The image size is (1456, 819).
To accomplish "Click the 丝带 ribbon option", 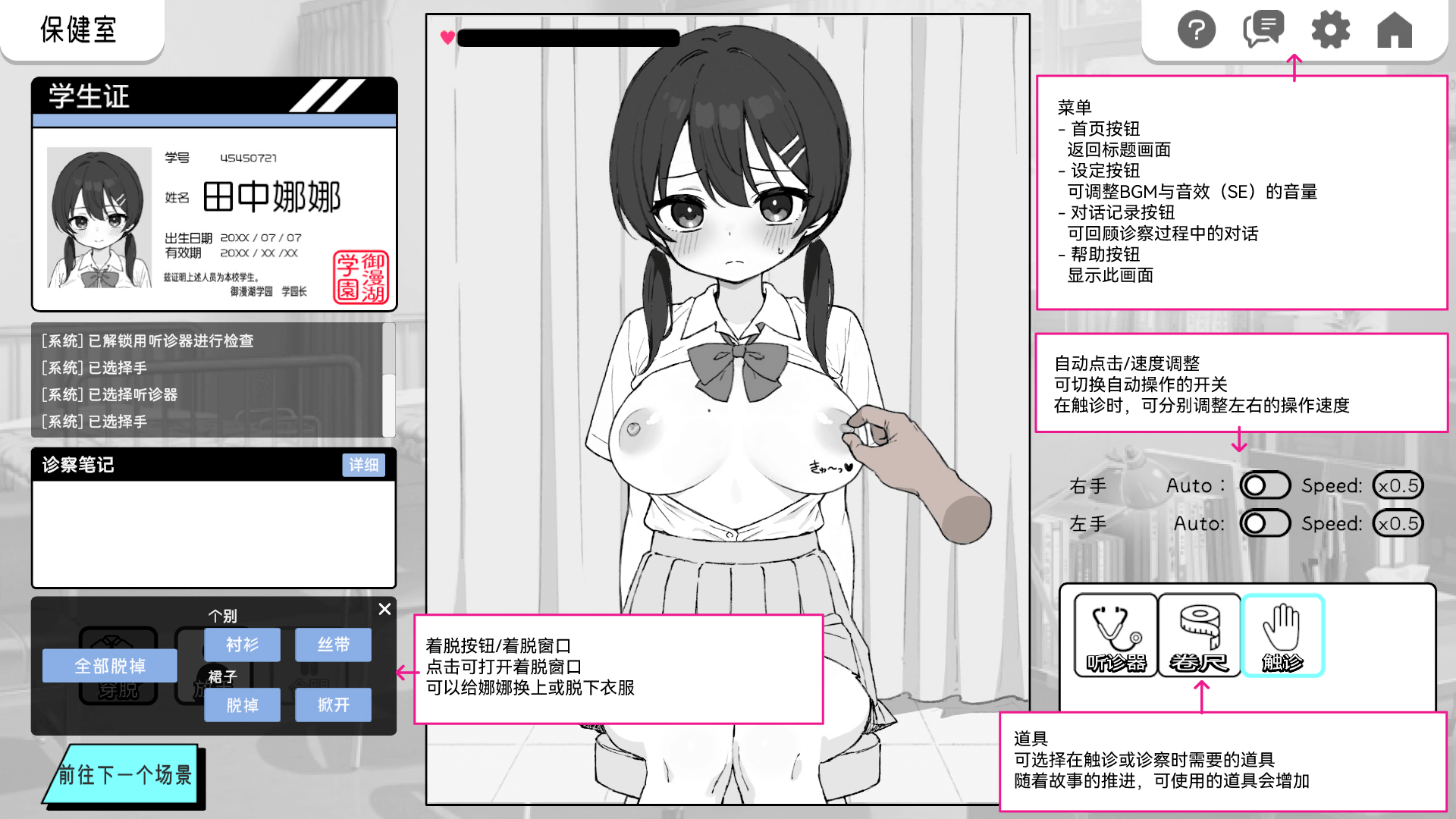I will 333,645.
